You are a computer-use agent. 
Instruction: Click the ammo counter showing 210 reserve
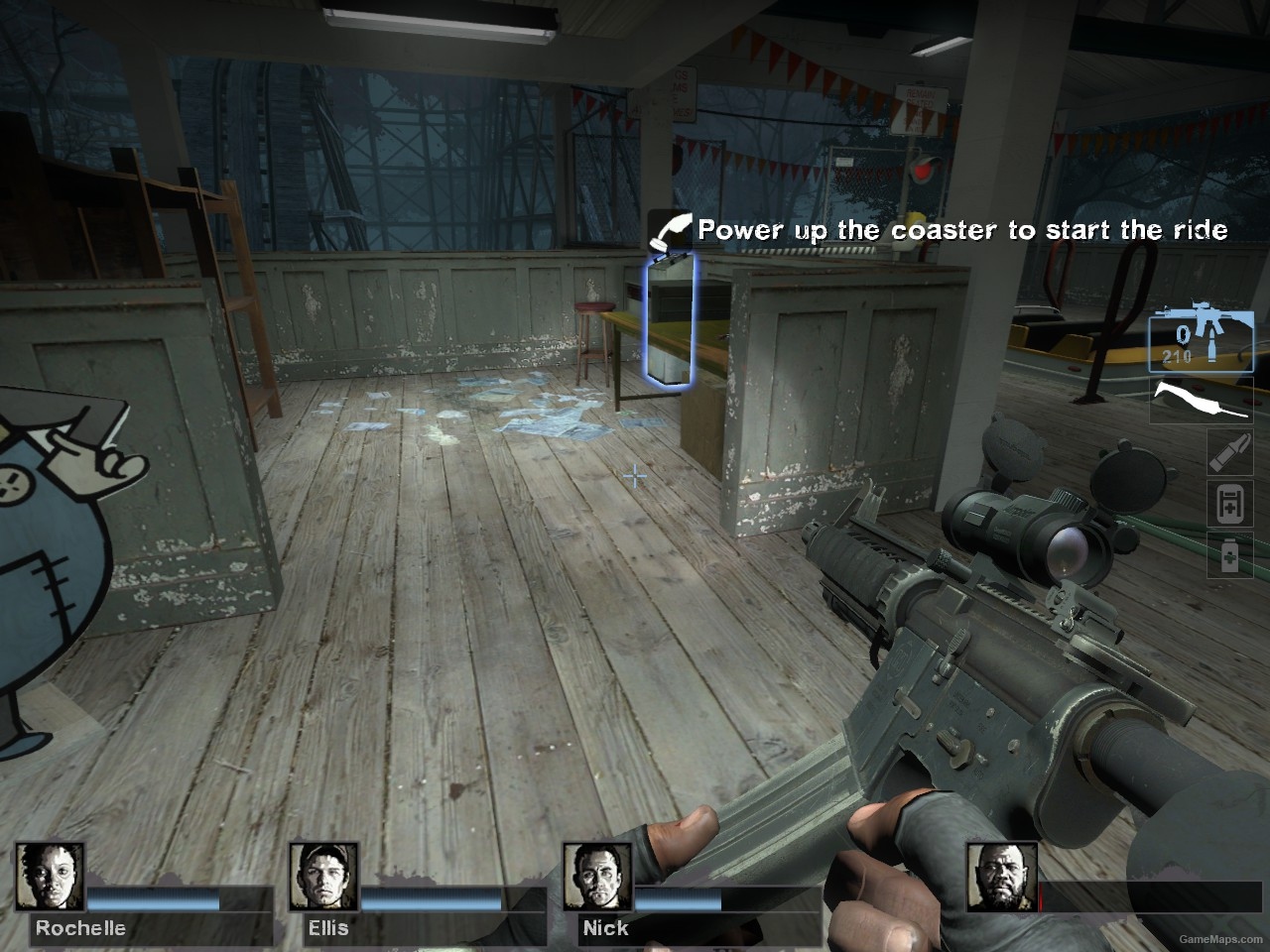point(1176,354)
